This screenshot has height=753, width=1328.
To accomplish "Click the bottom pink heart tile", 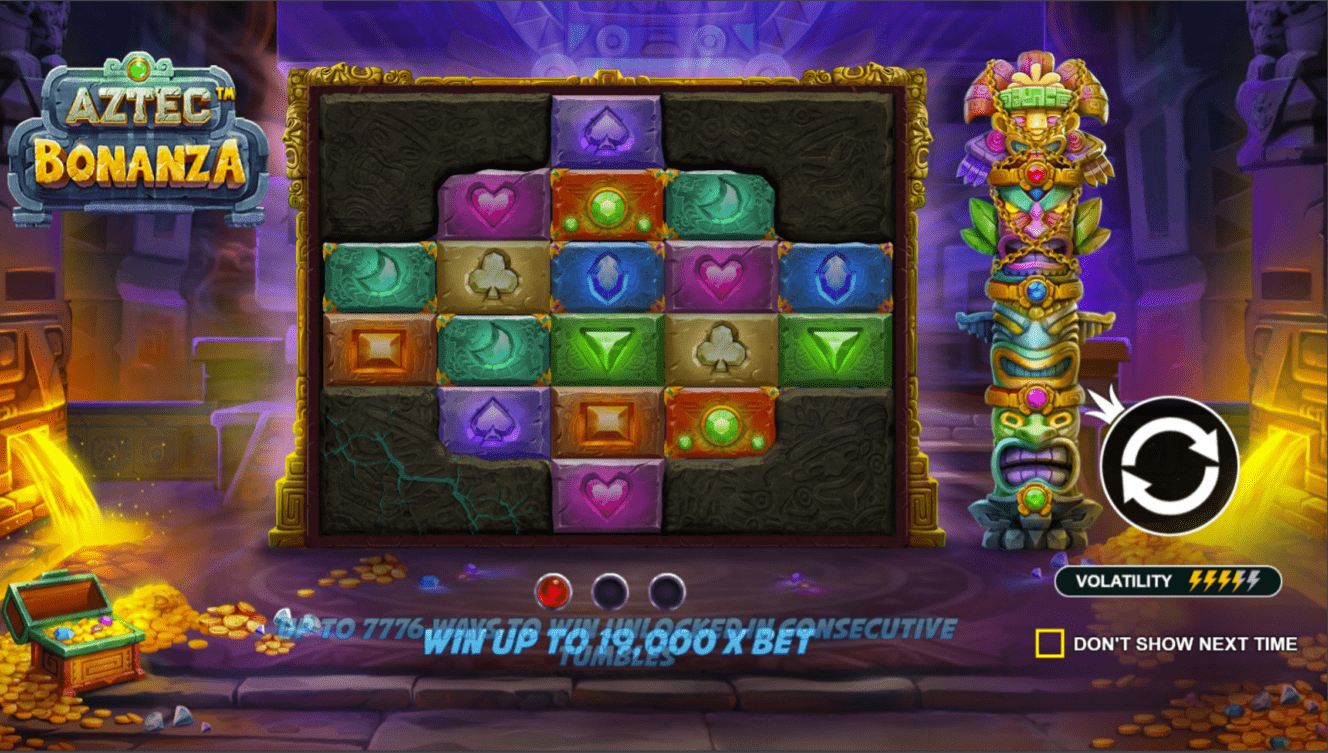I will 610,498.
